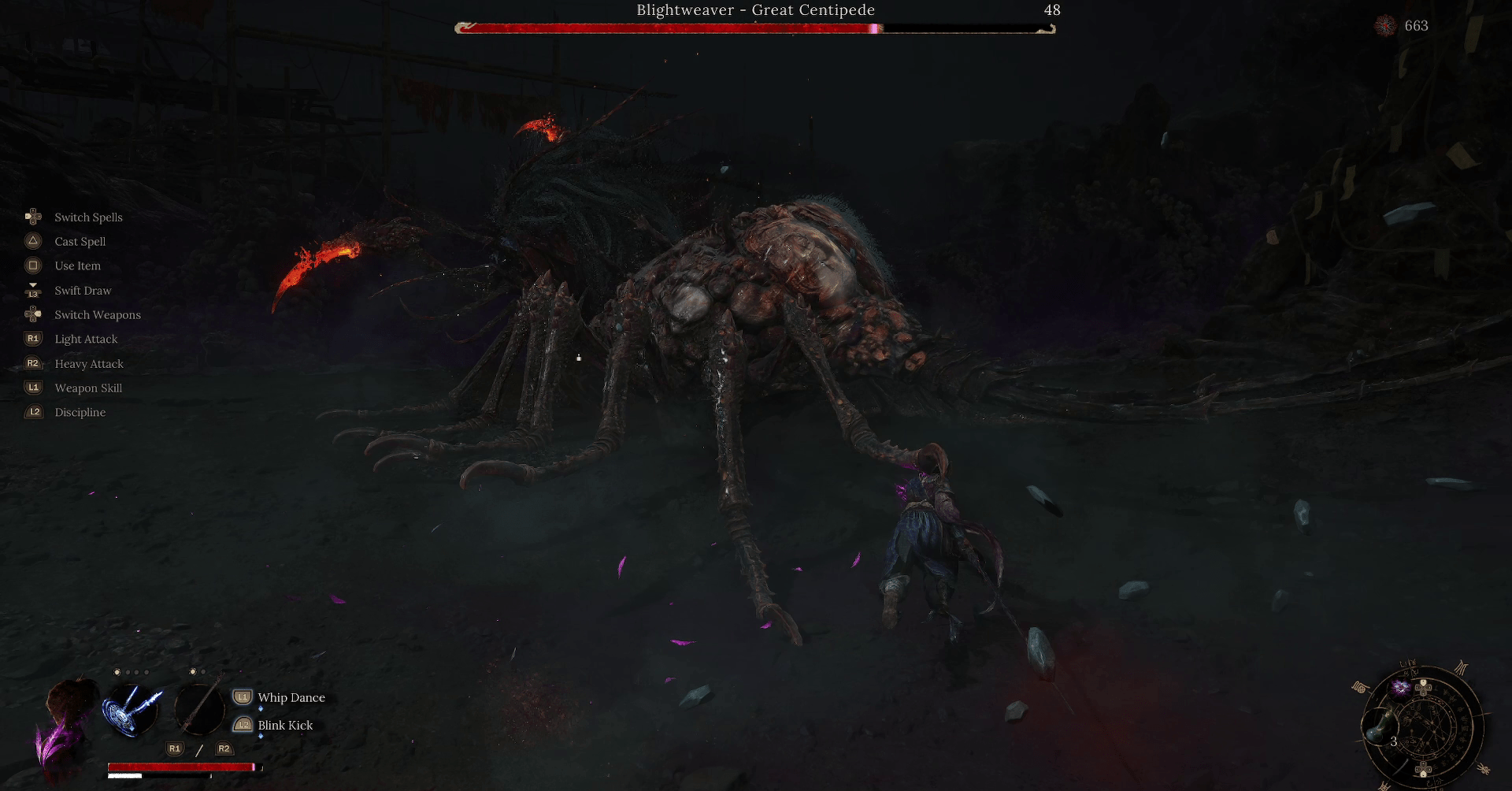Select the blue glowing disc weapon slot

131,708
